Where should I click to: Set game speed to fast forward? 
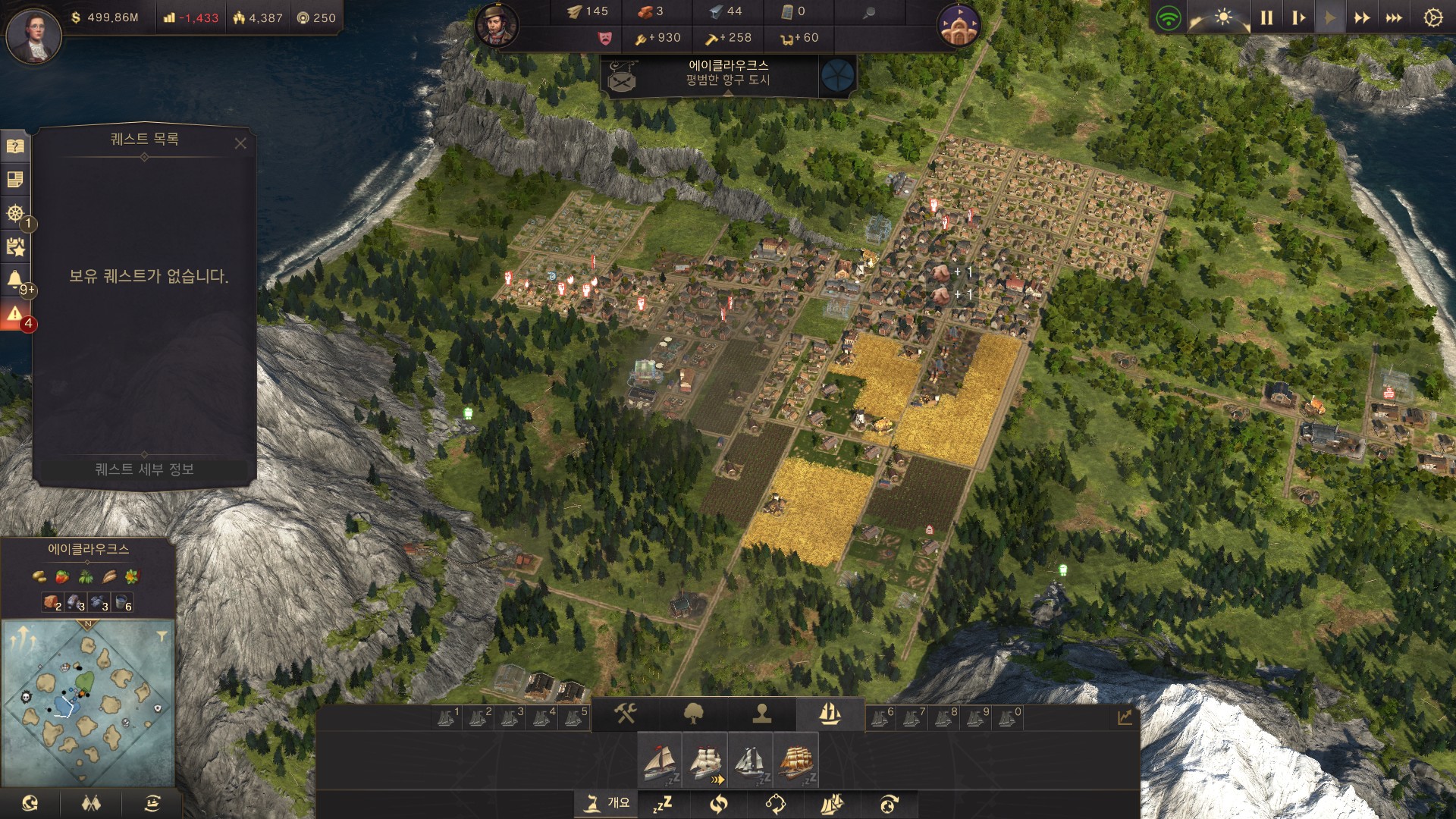(x=1362, y=17)
